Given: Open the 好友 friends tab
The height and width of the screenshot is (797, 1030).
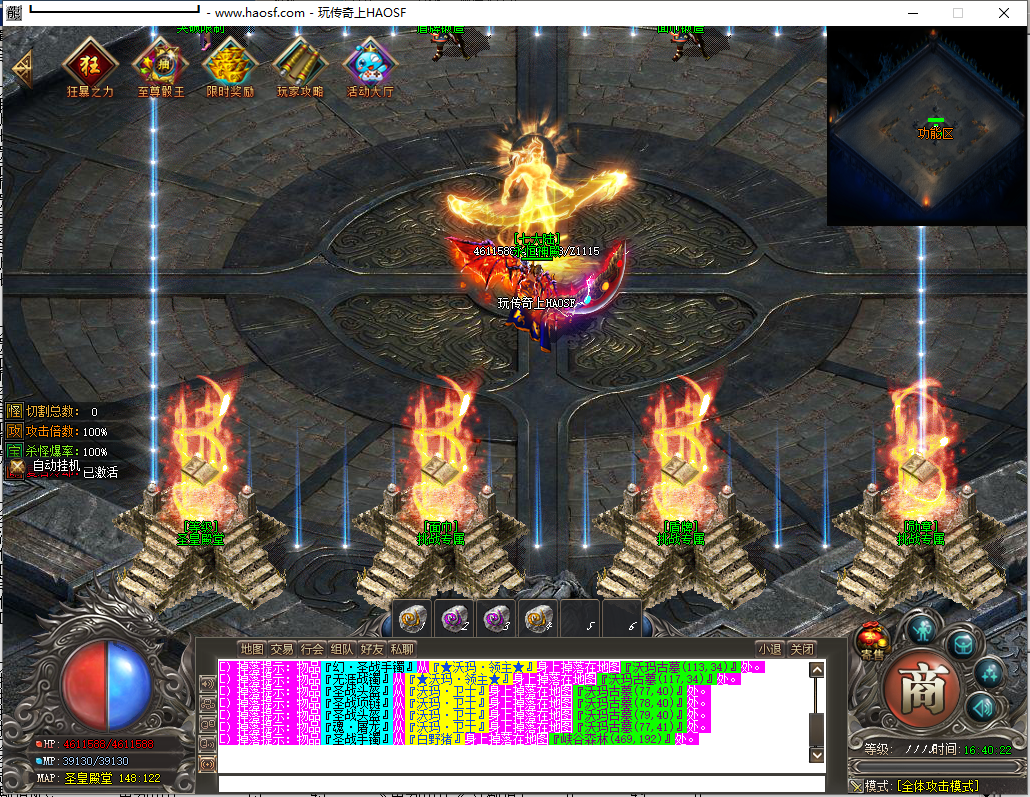Looking at the screenshot, I should [x=372, y=649].
